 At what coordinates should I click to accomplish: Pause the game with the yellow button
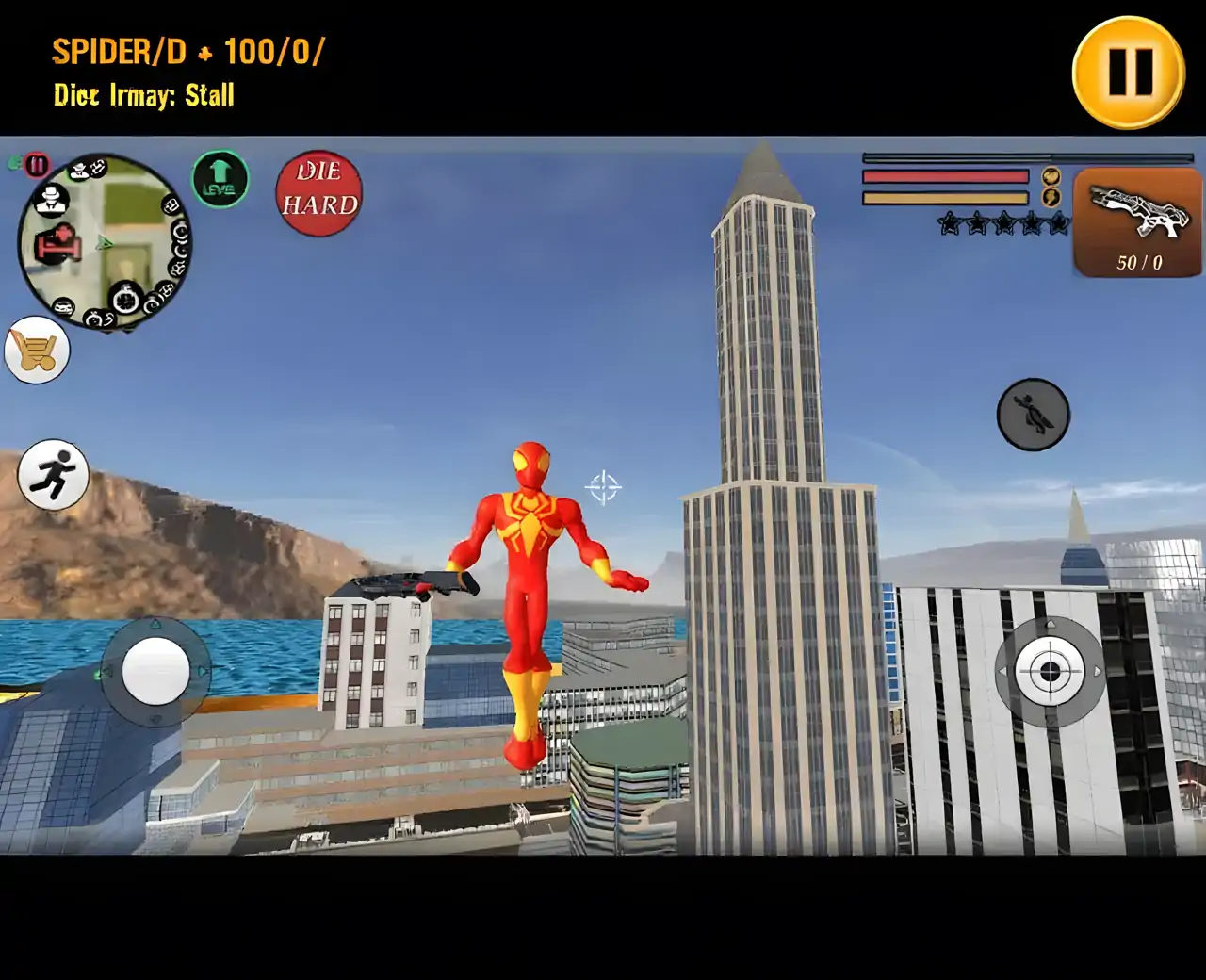pyautogui.click(x=1128, y=73)
